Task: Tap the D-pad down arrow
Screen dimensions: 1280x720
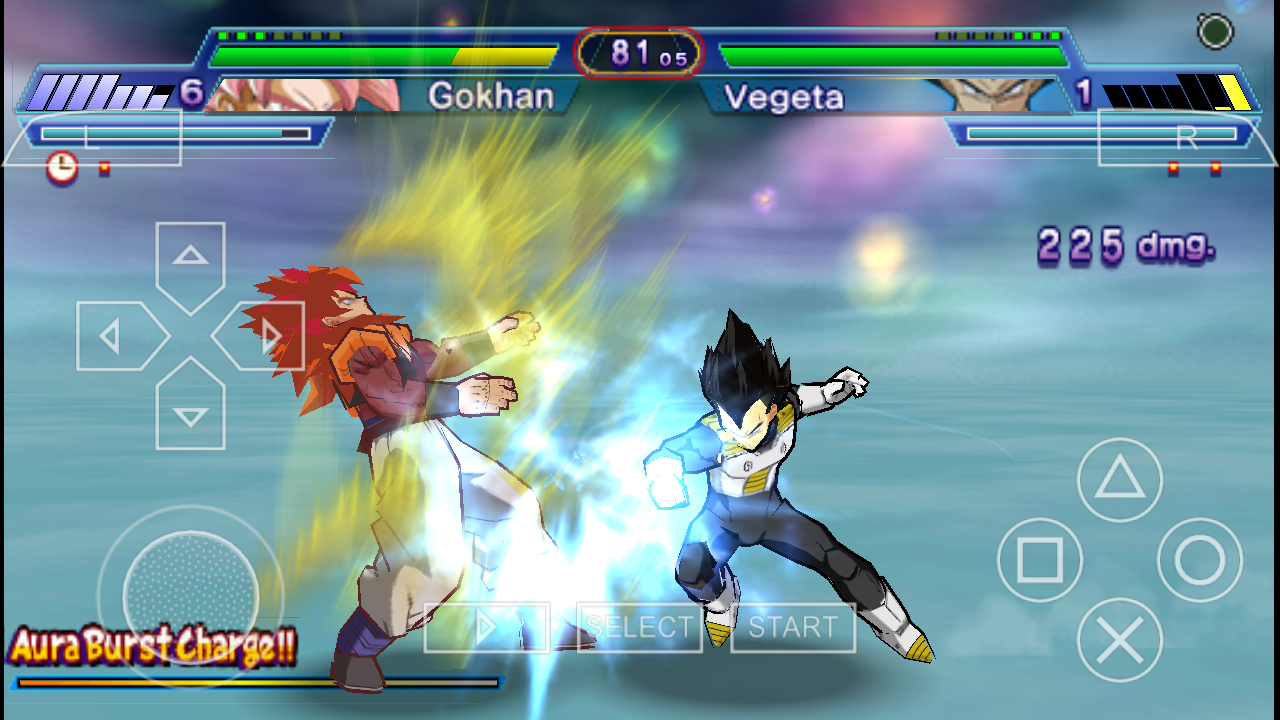Action: coord(190,408)
